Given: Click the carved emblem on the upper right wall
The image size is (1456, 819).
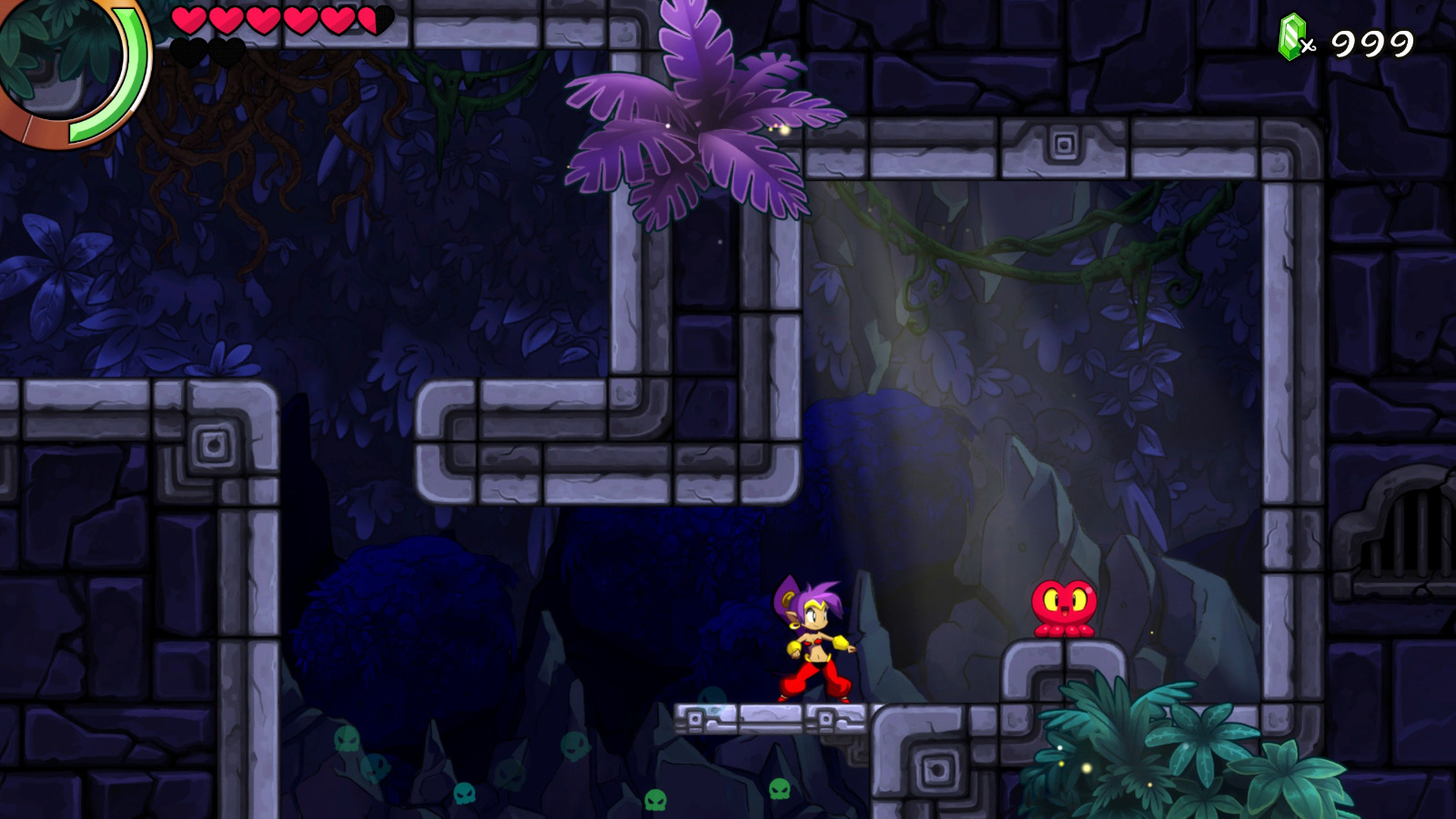Looking at the screenshot, I should pos(1063,143).
